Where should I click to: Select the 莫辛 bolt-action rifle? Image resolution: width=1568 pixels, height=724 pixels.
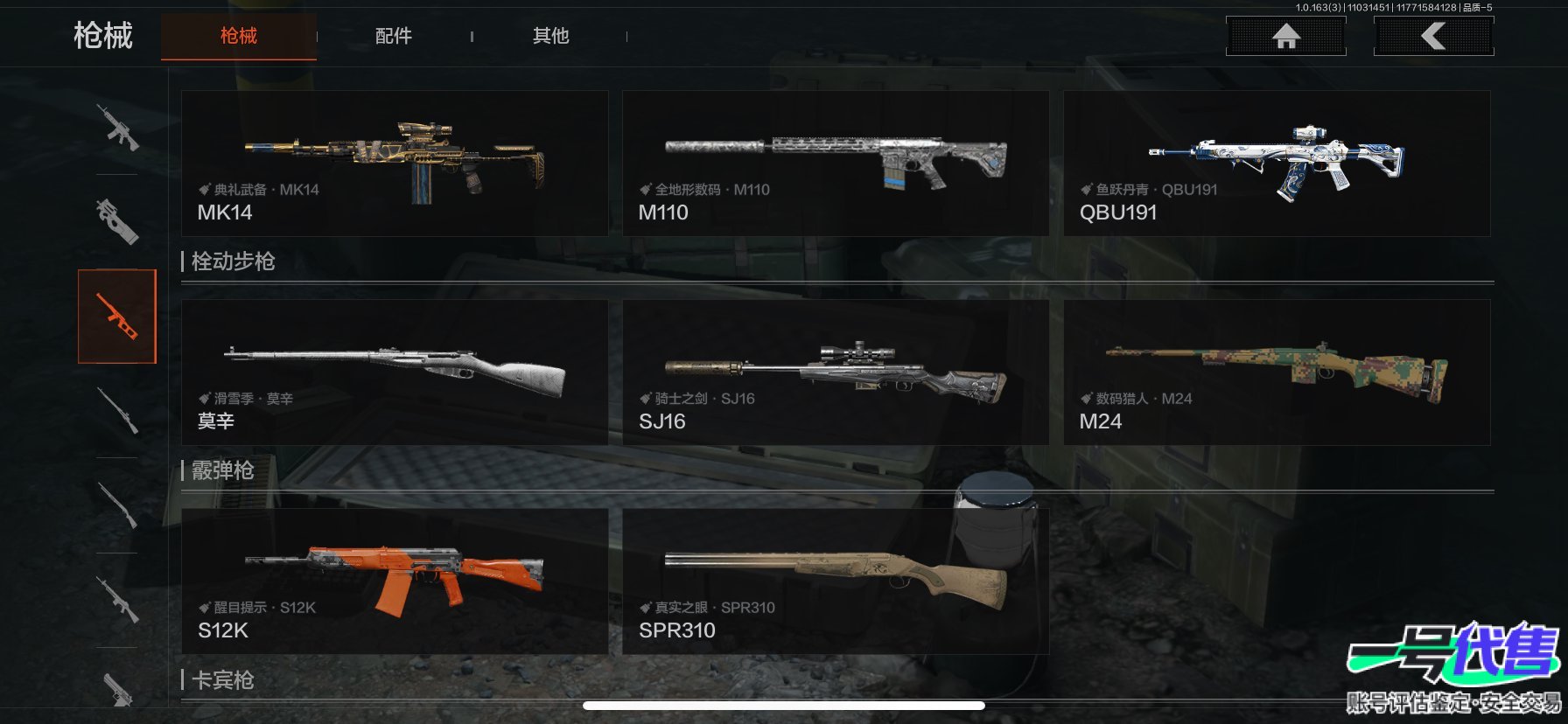coord(395,372)
